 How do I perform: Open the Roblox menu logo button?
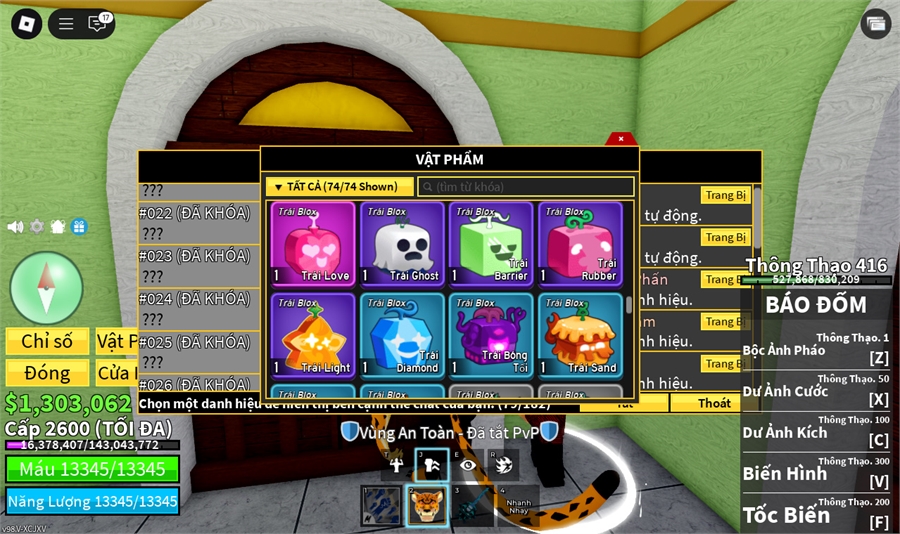pos(26,24)
